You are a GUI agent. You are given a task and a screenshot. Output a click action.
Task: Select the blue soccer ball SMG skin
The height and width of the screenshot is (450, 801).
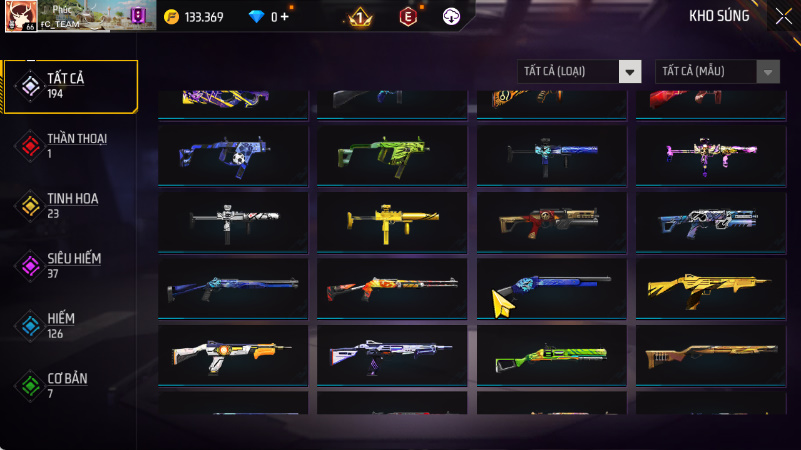pos(236,155)
